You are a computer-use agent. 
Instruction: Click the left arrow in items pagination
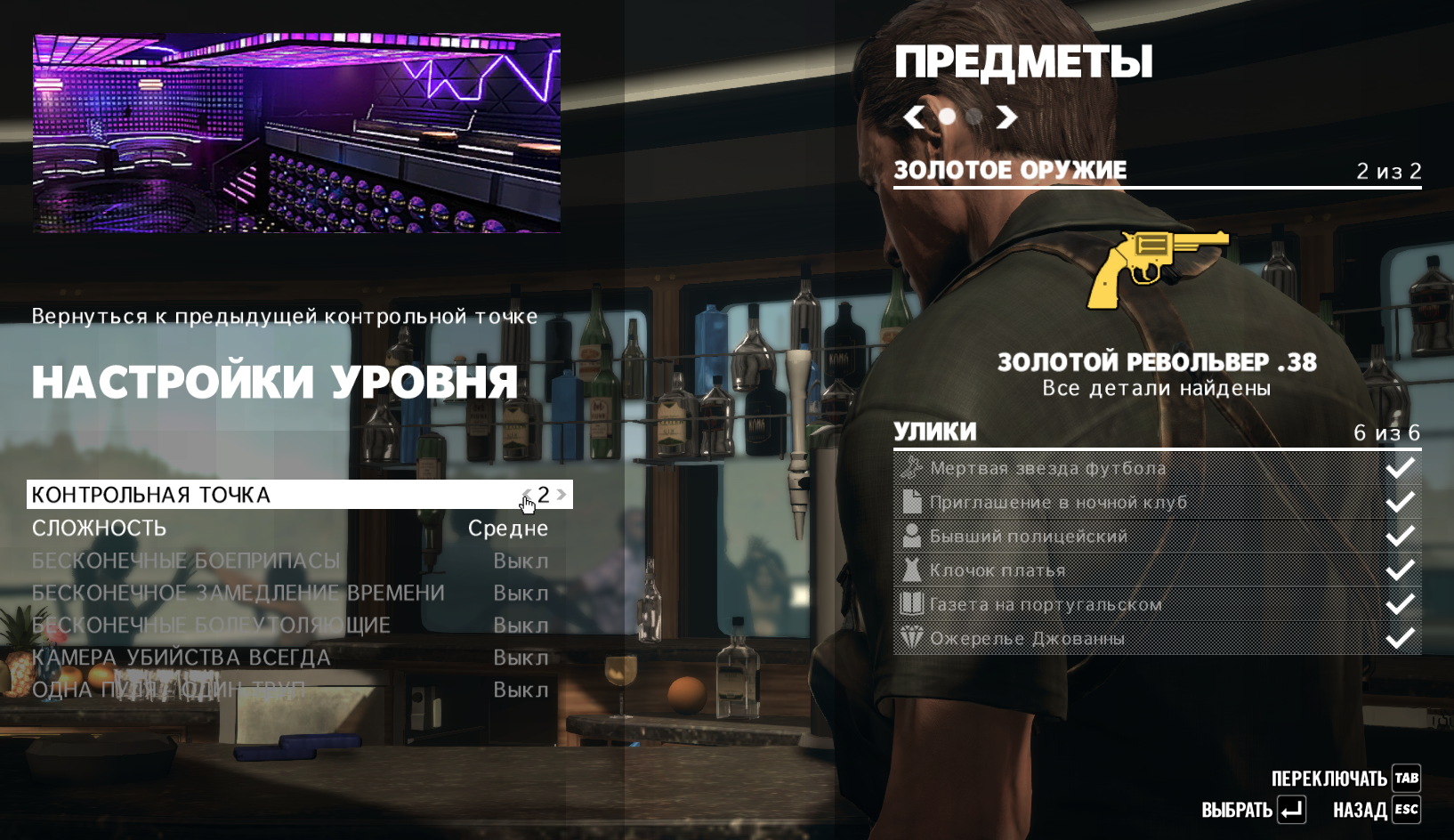click(911, 116)
